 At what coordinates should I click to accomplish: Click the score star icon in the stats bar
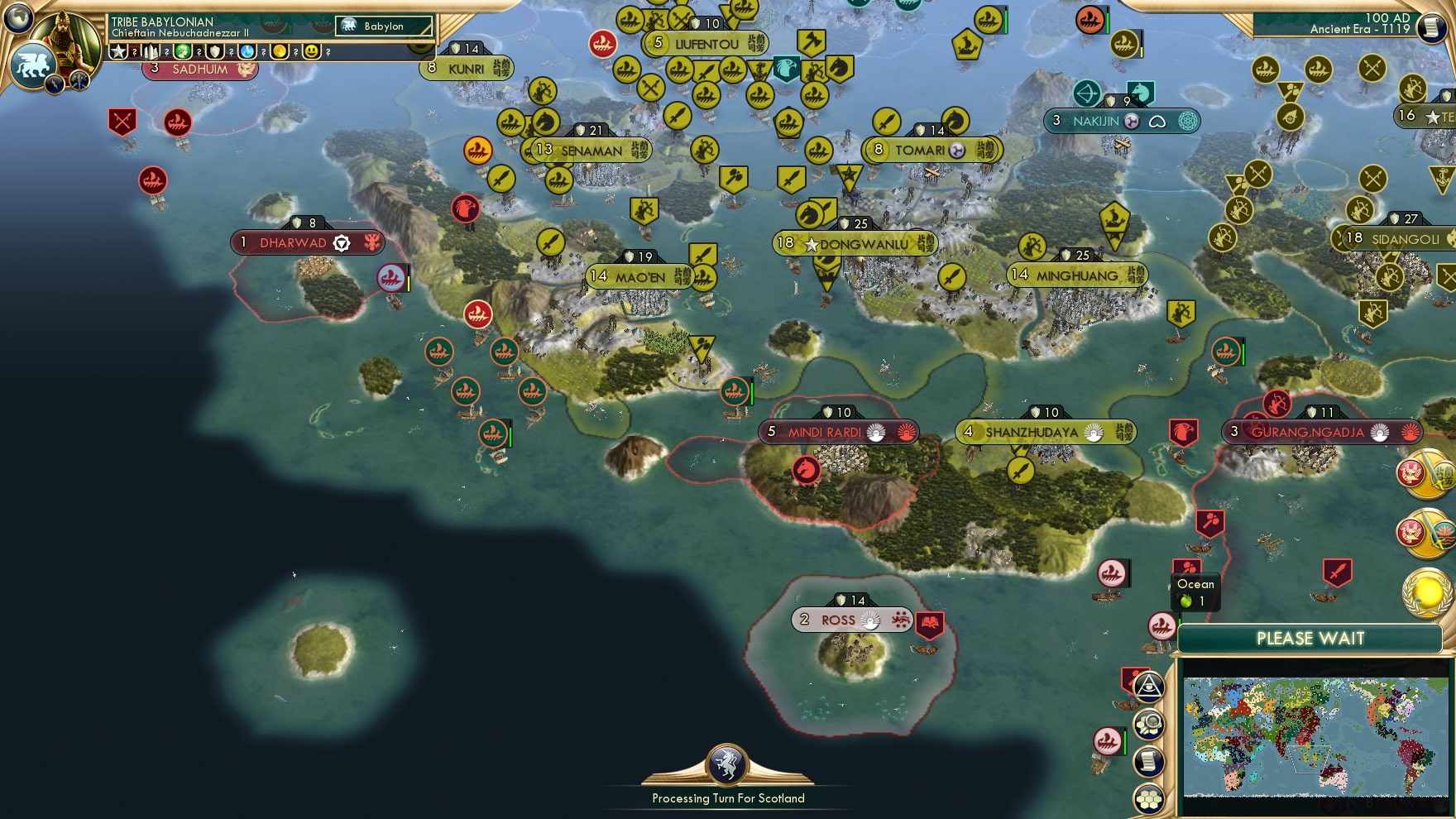tap(120, 51)
